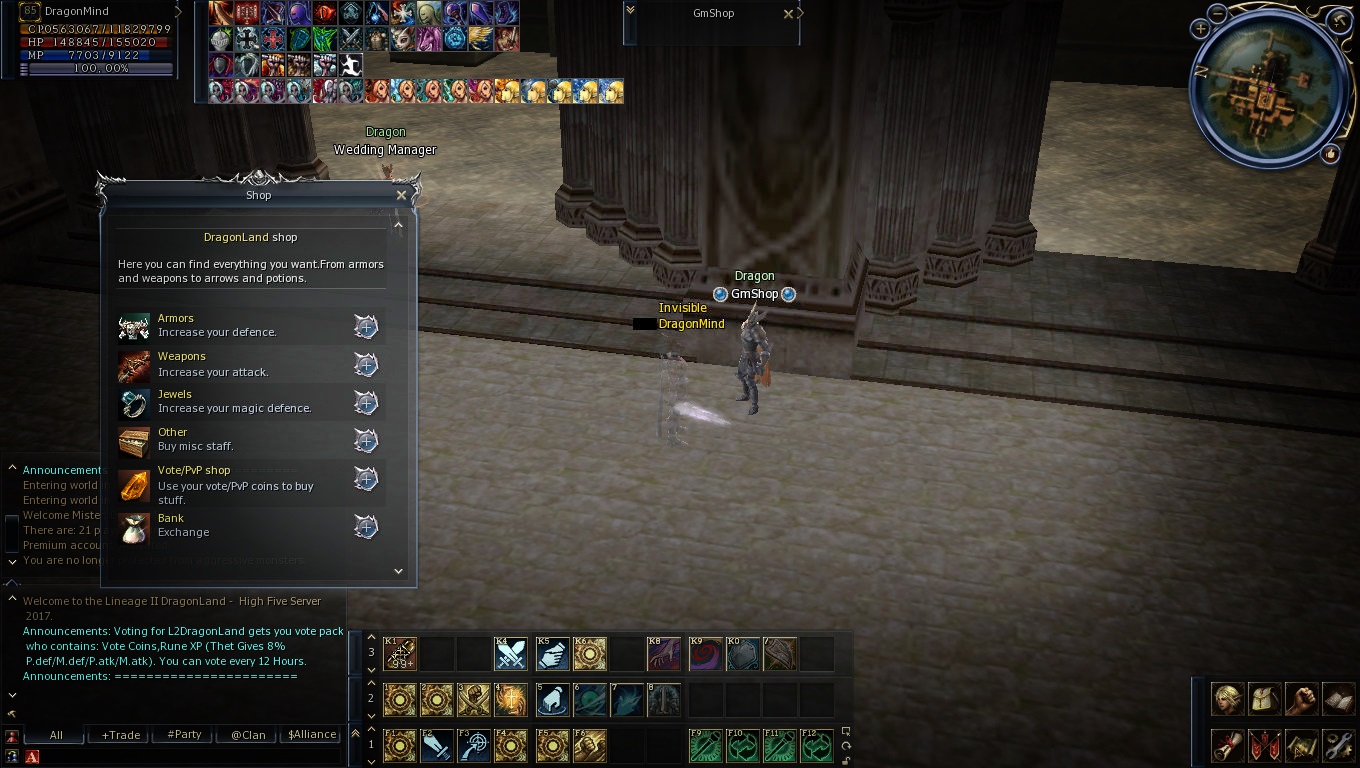Use the F2 sword skill slot
The image size is (1360, 768).
pyautogui.click(x=437, y=746)
